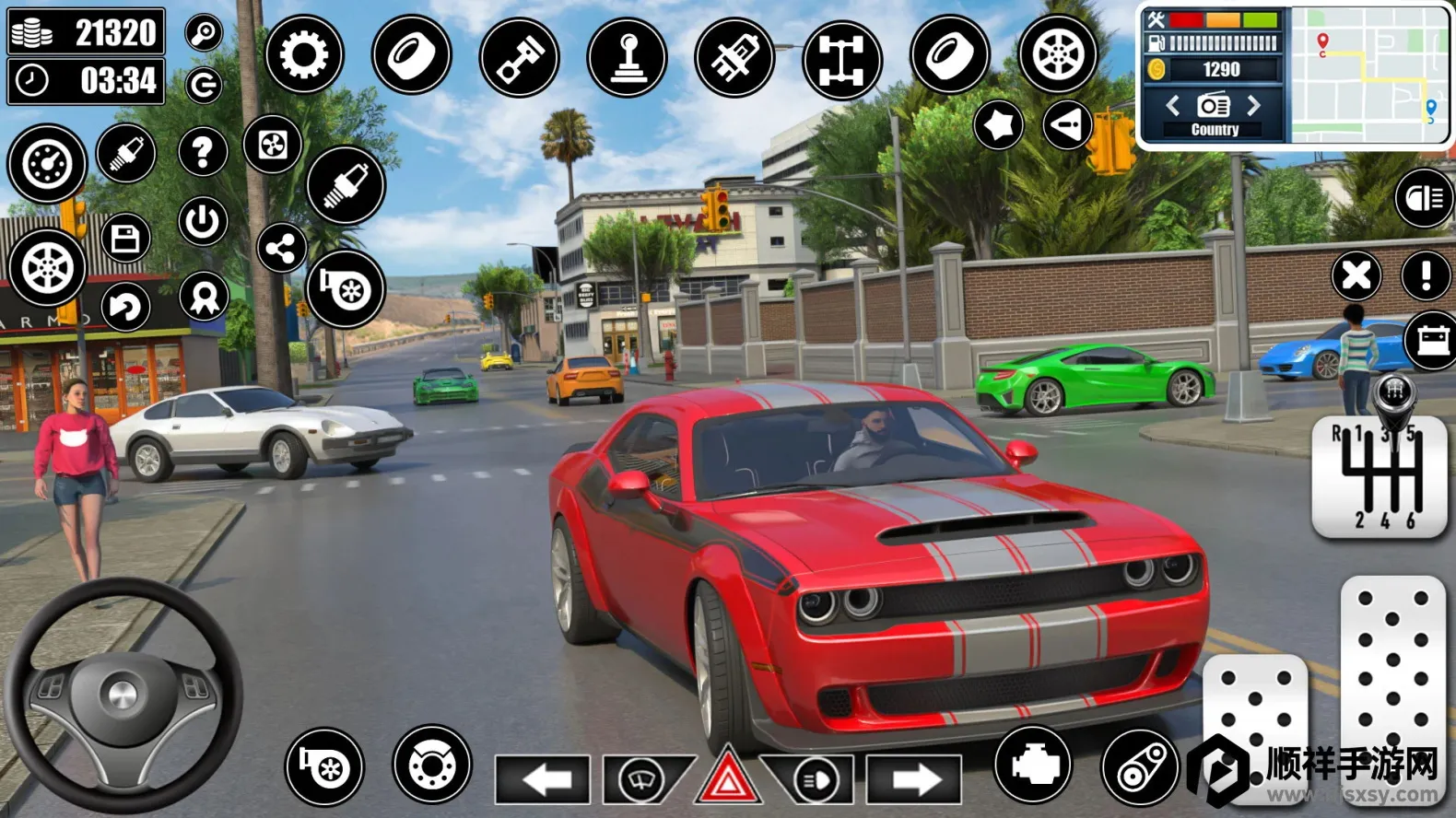Image resolution: width=1456 pixels, height=818 pixels.
Task: Click the power button icon
Action: coord(203,221)
